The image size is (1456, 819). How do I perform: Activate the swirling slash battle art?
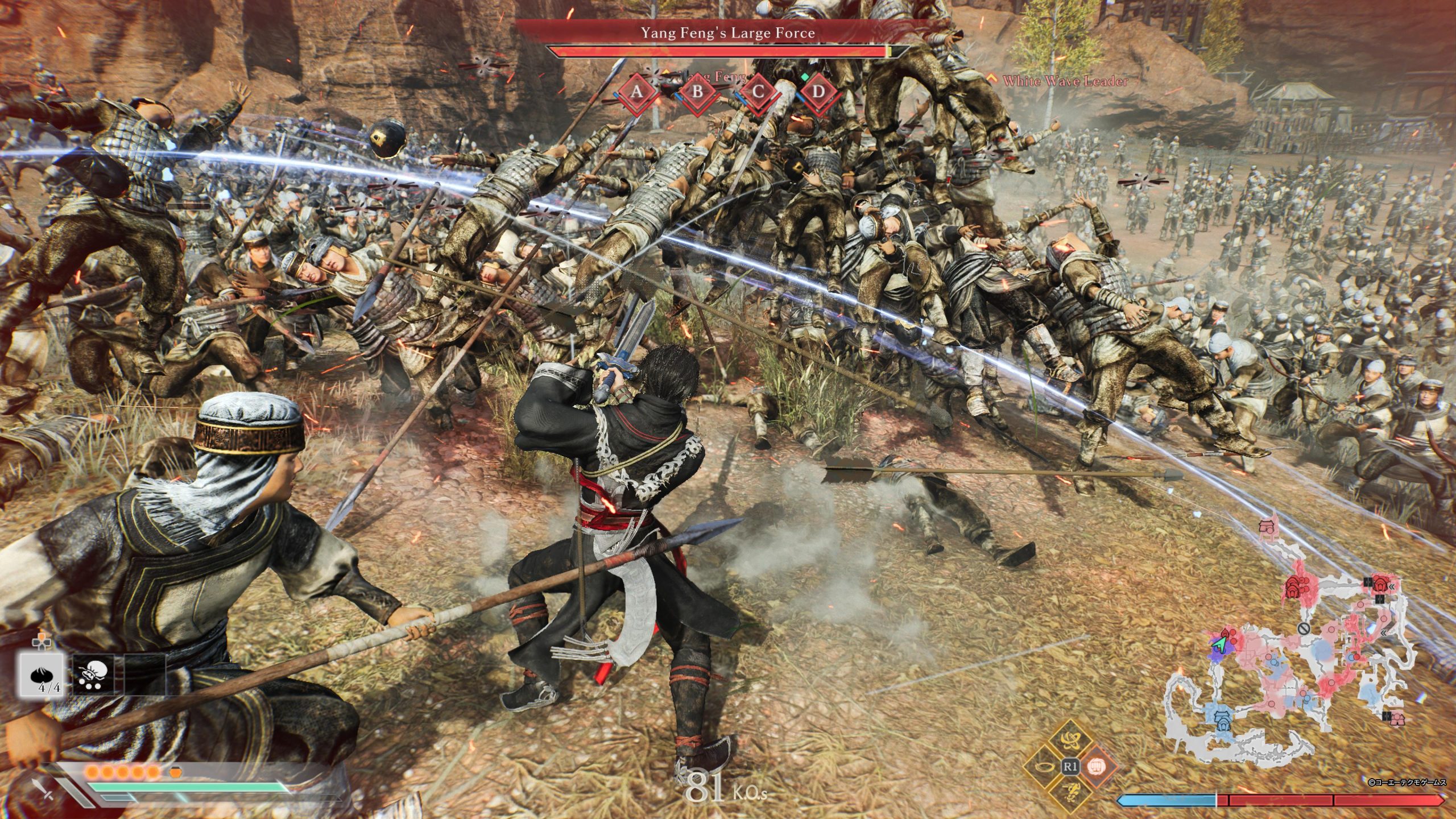(1070, 742)
